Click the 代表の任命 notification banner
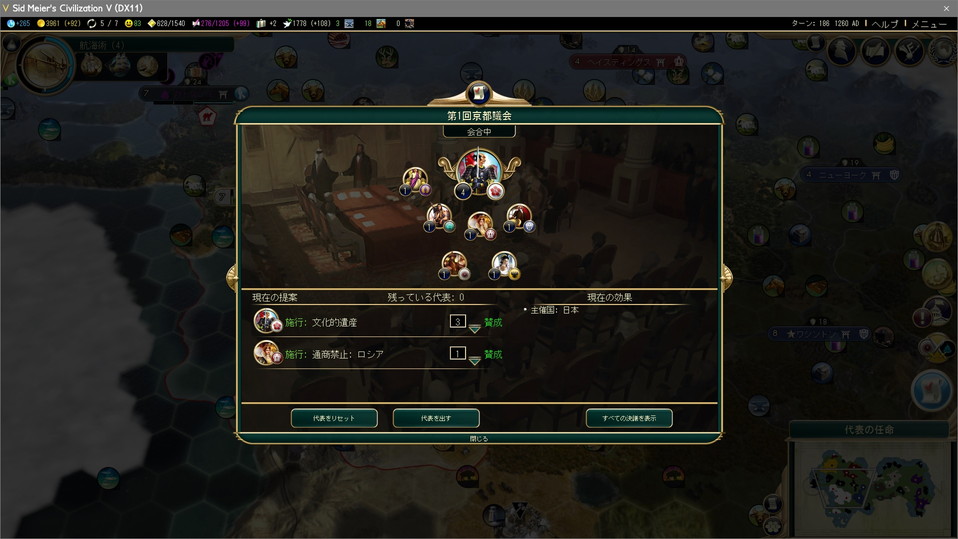Viewport: 958px width, 539px height. [x=868, y=430]
